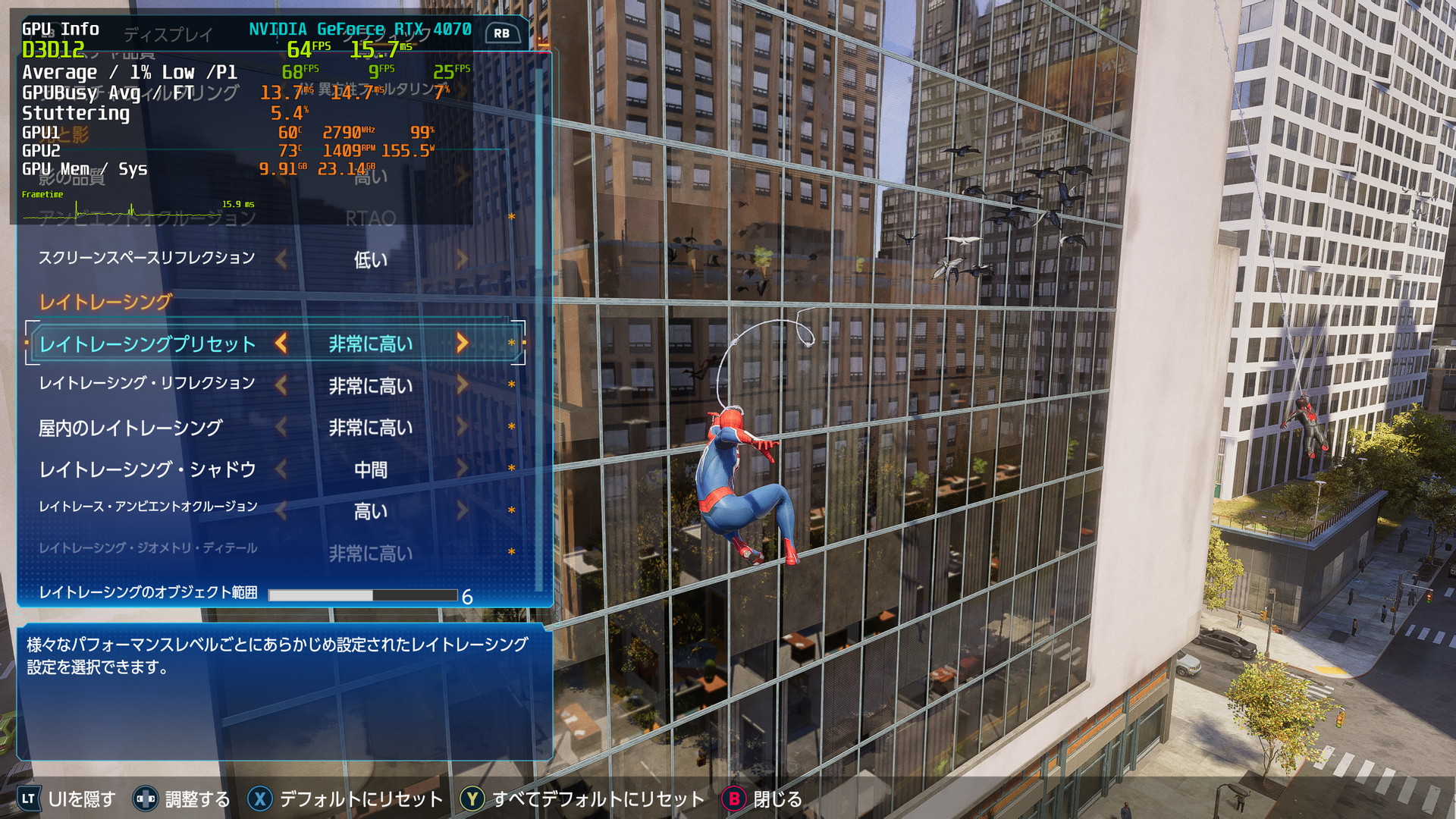Select the レイトレーシング・シャドウ setting
This screenshot has height=819, width=1456.
coord(147,470)
